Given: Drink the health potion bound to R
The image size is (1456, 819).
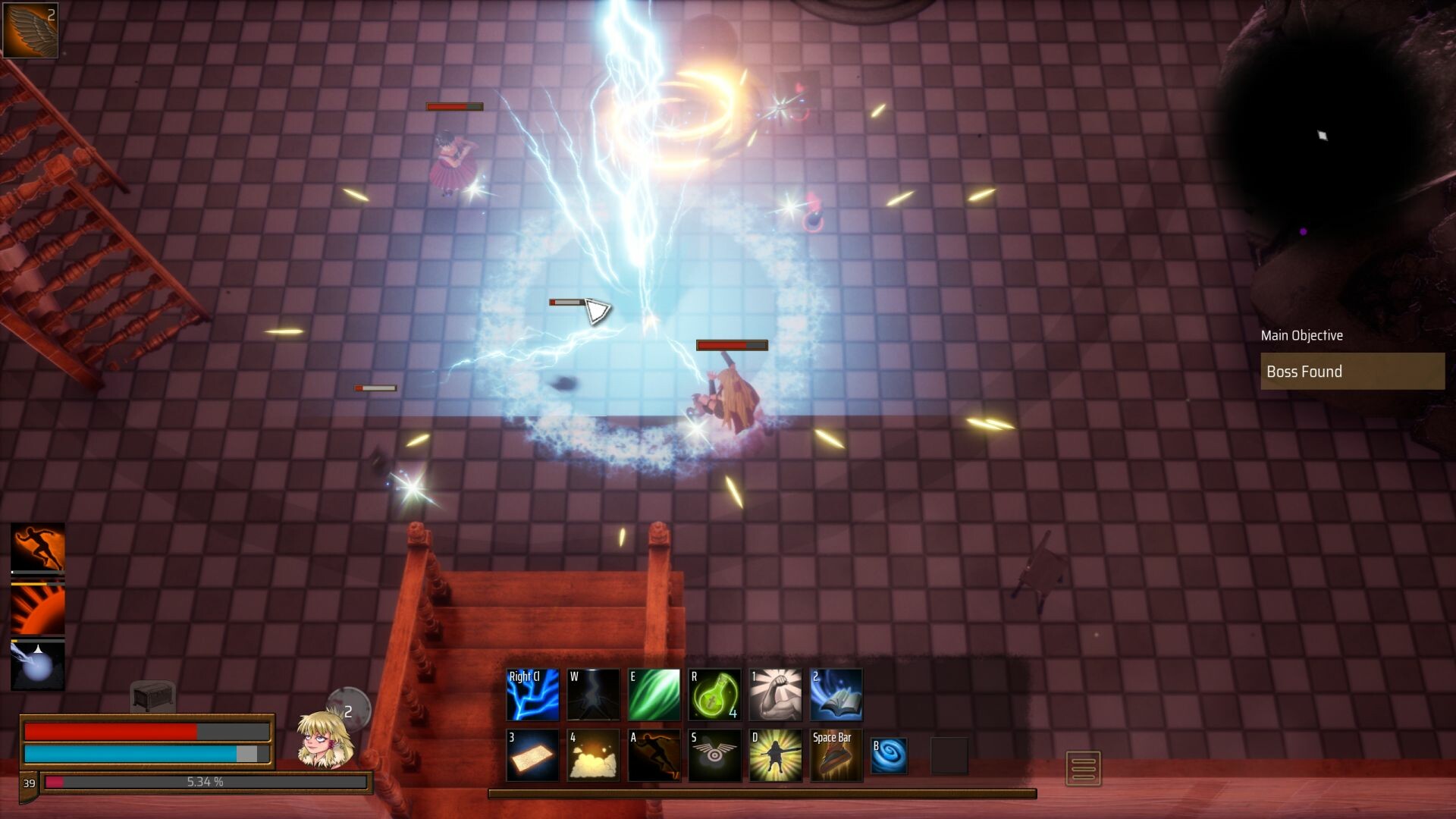Looking at the screenshot, I should pos(714,694).
